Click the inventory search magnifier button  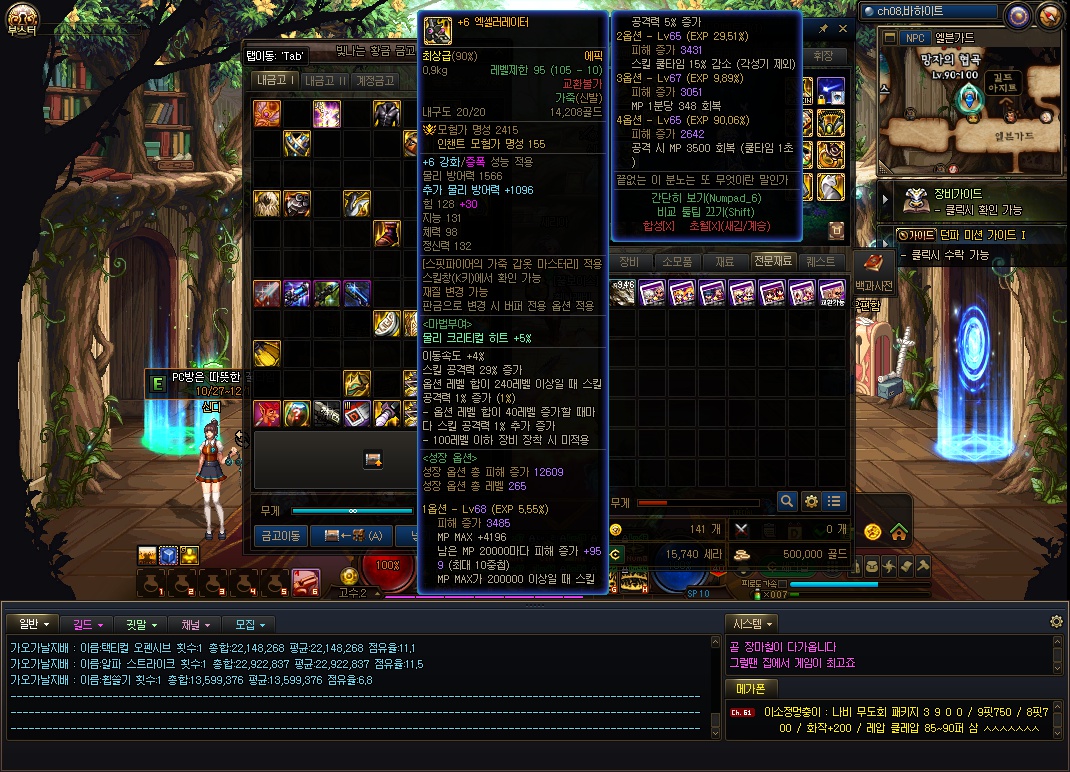(x=787, y=501)
